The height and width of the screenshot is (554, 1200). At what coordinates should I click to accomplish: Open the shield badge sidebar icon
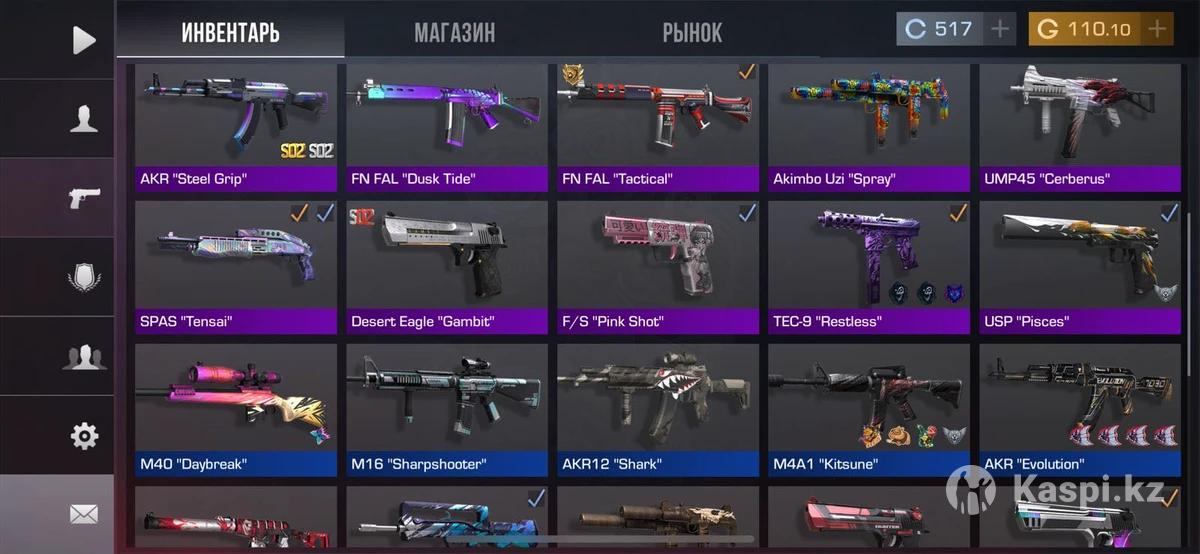click(x=84, y=277)
